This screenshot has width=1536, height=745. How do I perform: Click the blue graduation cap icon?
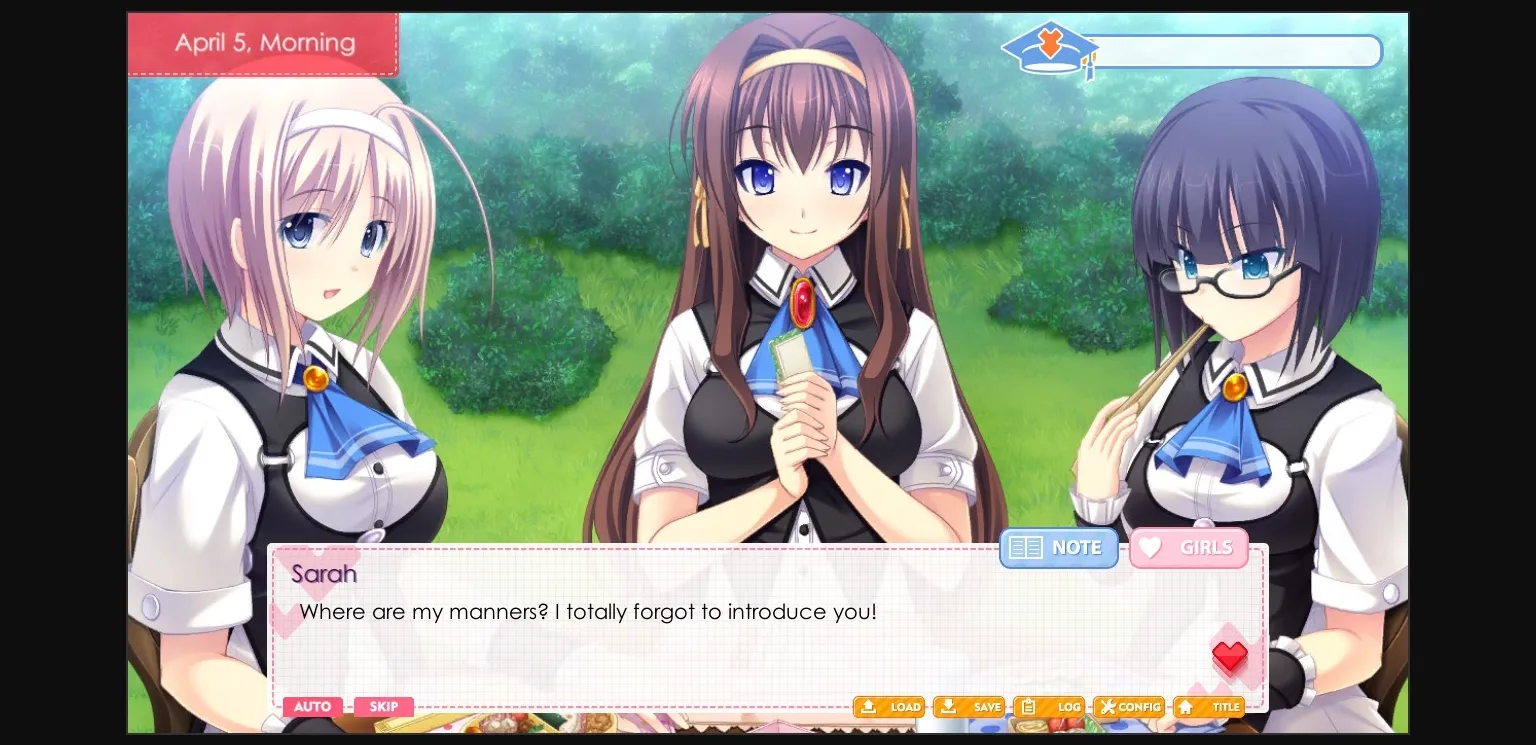click(1048, 48)
